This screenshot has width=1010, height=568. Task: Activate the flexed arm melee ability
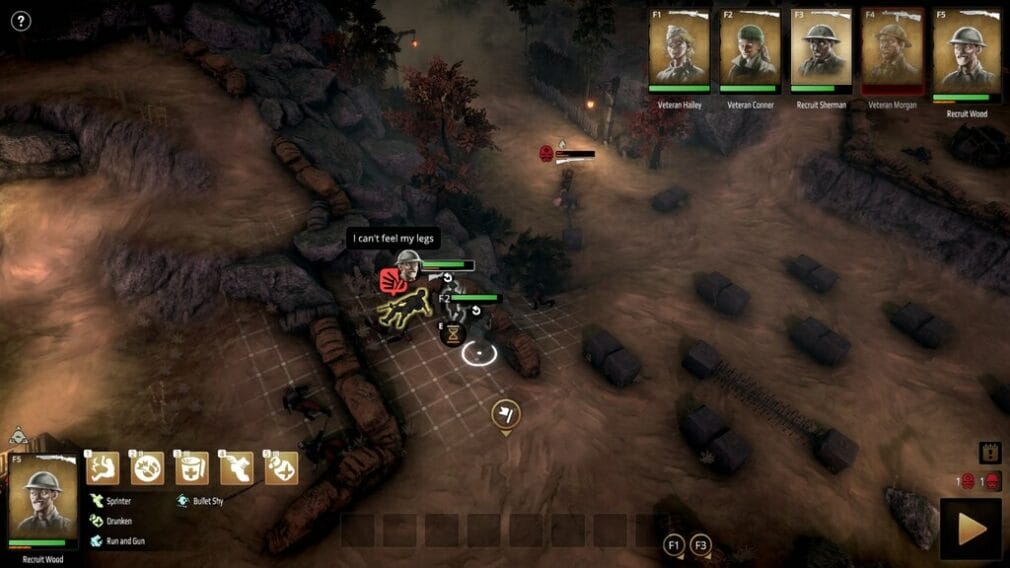(x=103, y=468)
